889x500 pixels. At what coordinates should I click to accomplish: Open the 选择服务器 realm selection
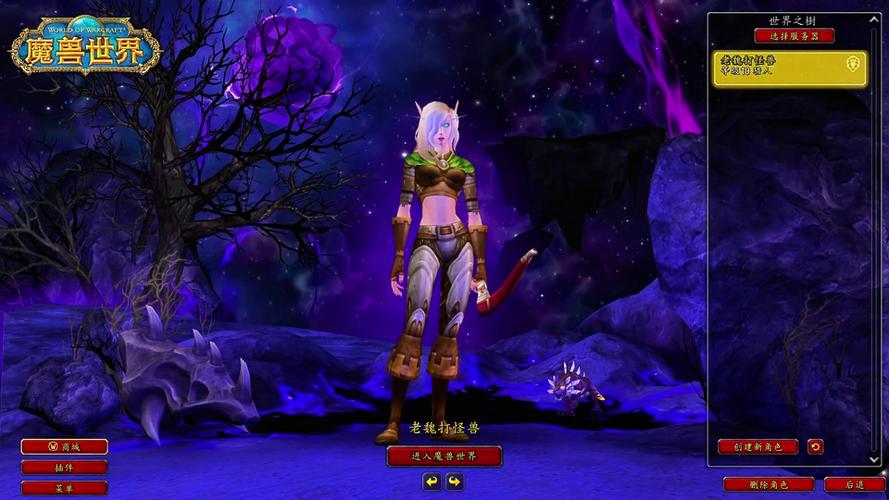tap(793, 36)
